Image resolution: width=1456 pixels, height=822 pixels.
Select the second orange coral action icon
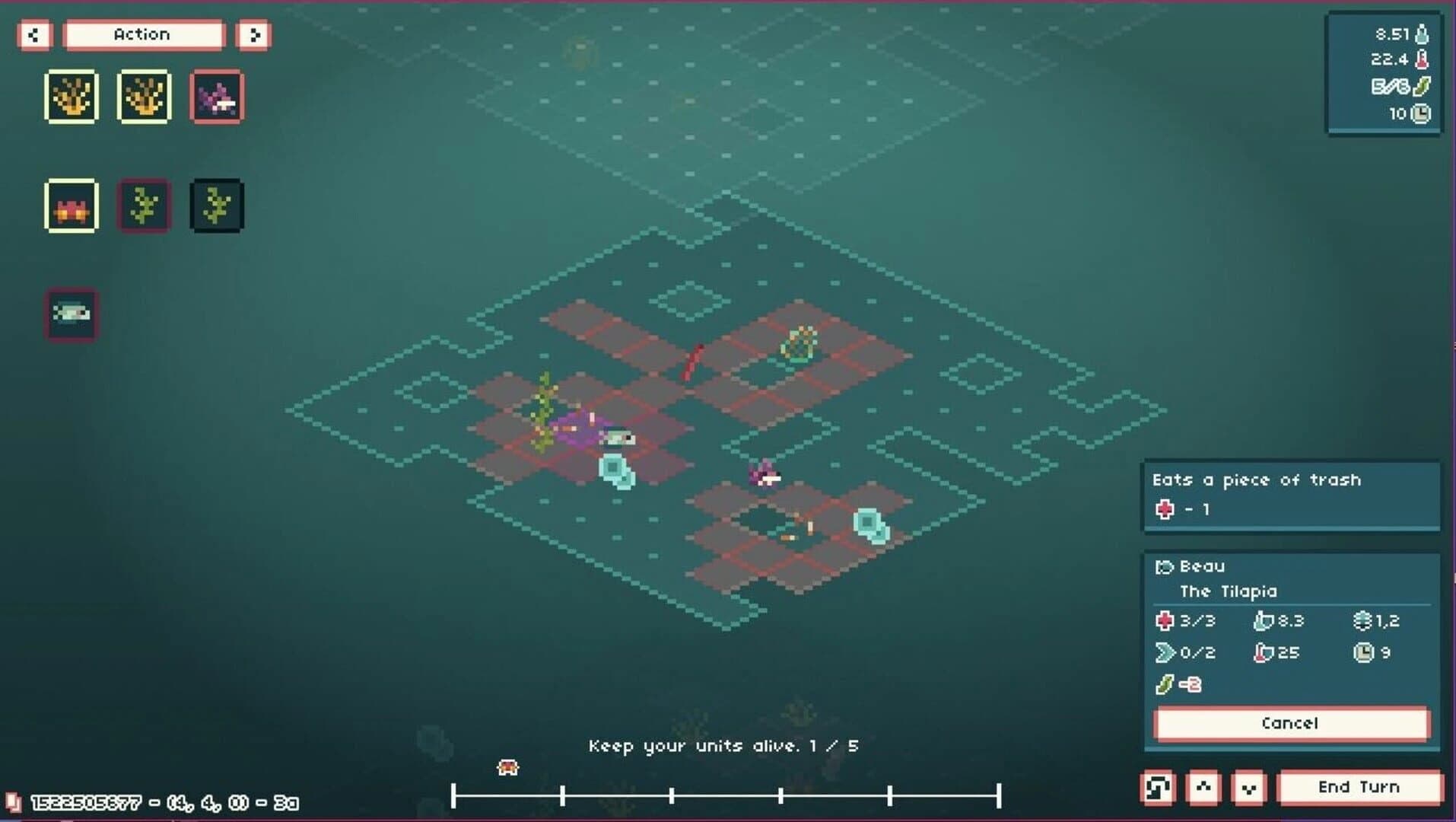[x=144, y=97]
